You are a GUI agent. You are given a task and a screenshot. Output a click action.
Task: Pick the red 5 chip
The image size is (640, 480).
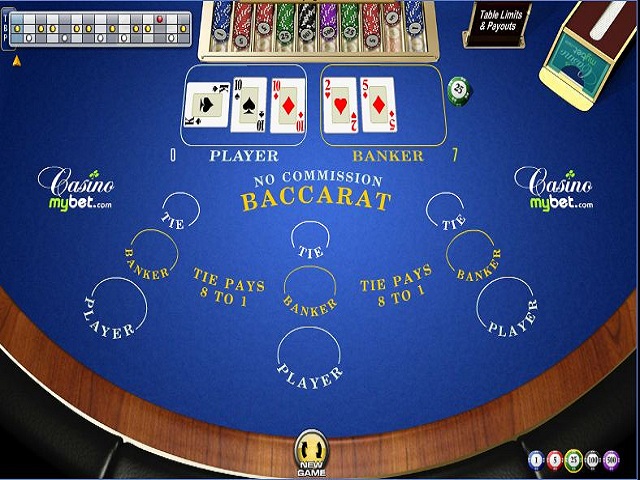(555, 460)
